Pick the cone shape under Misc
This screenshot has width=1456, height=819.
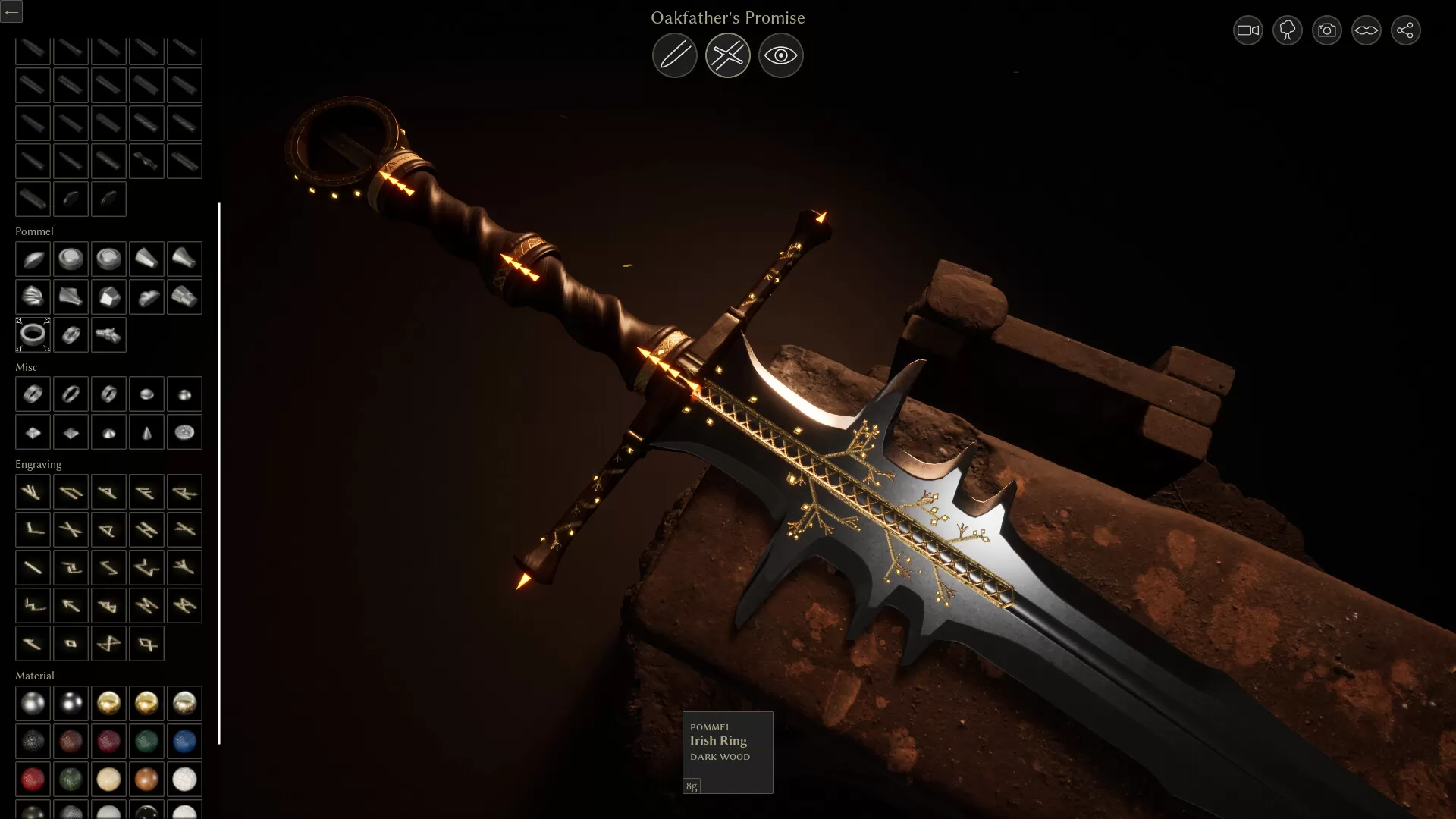(x=146, y=431)
